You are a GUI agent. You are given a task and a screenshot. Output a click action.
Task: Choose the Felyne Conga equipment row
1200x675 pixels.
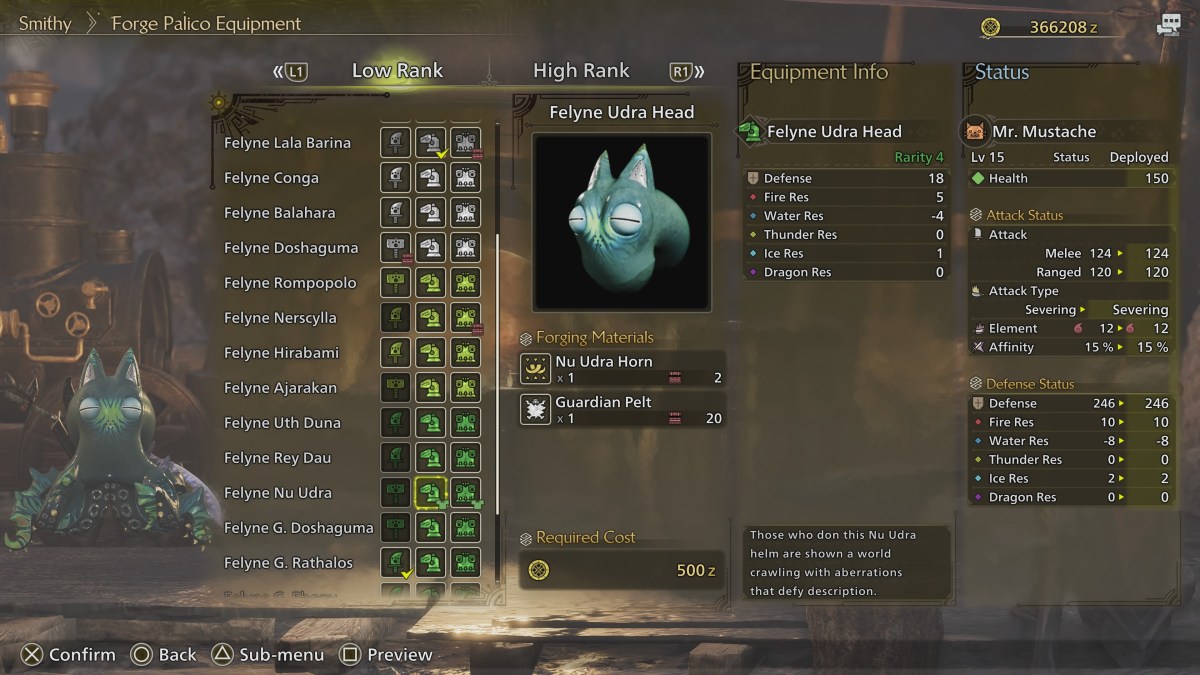coord(271,178)
